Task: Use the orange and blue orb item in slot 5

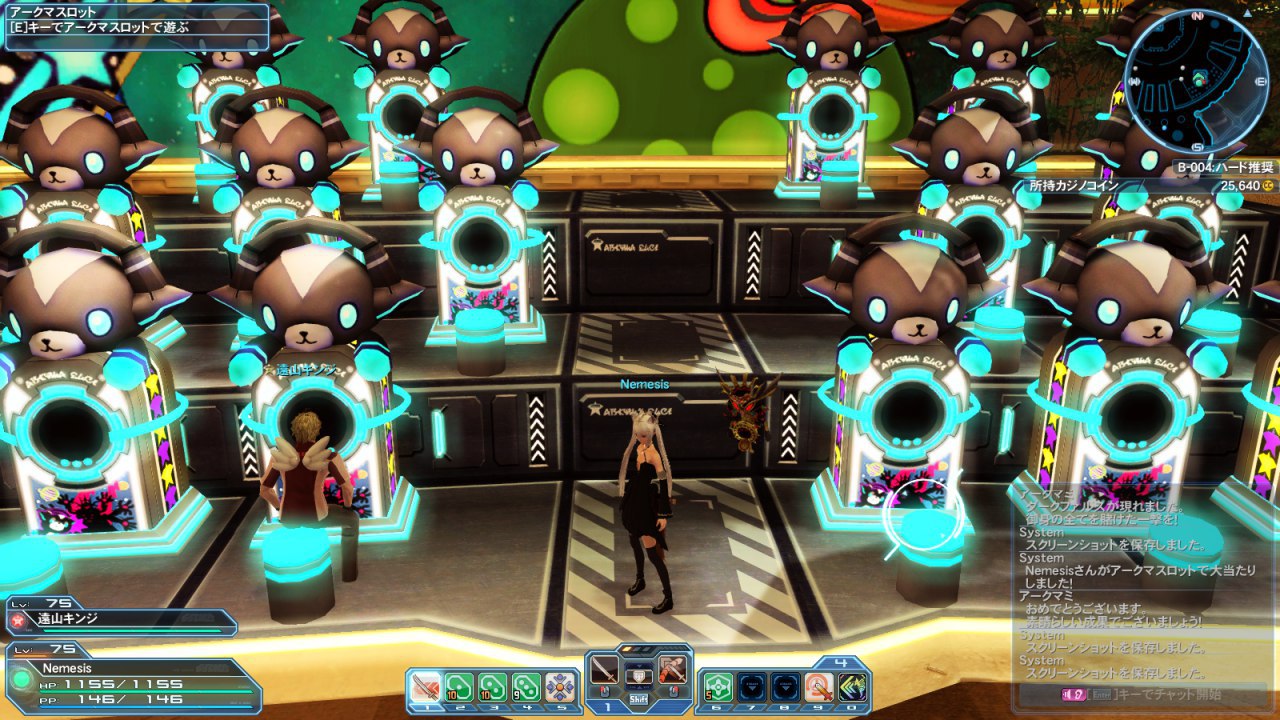Action: [x=560, y=687]
